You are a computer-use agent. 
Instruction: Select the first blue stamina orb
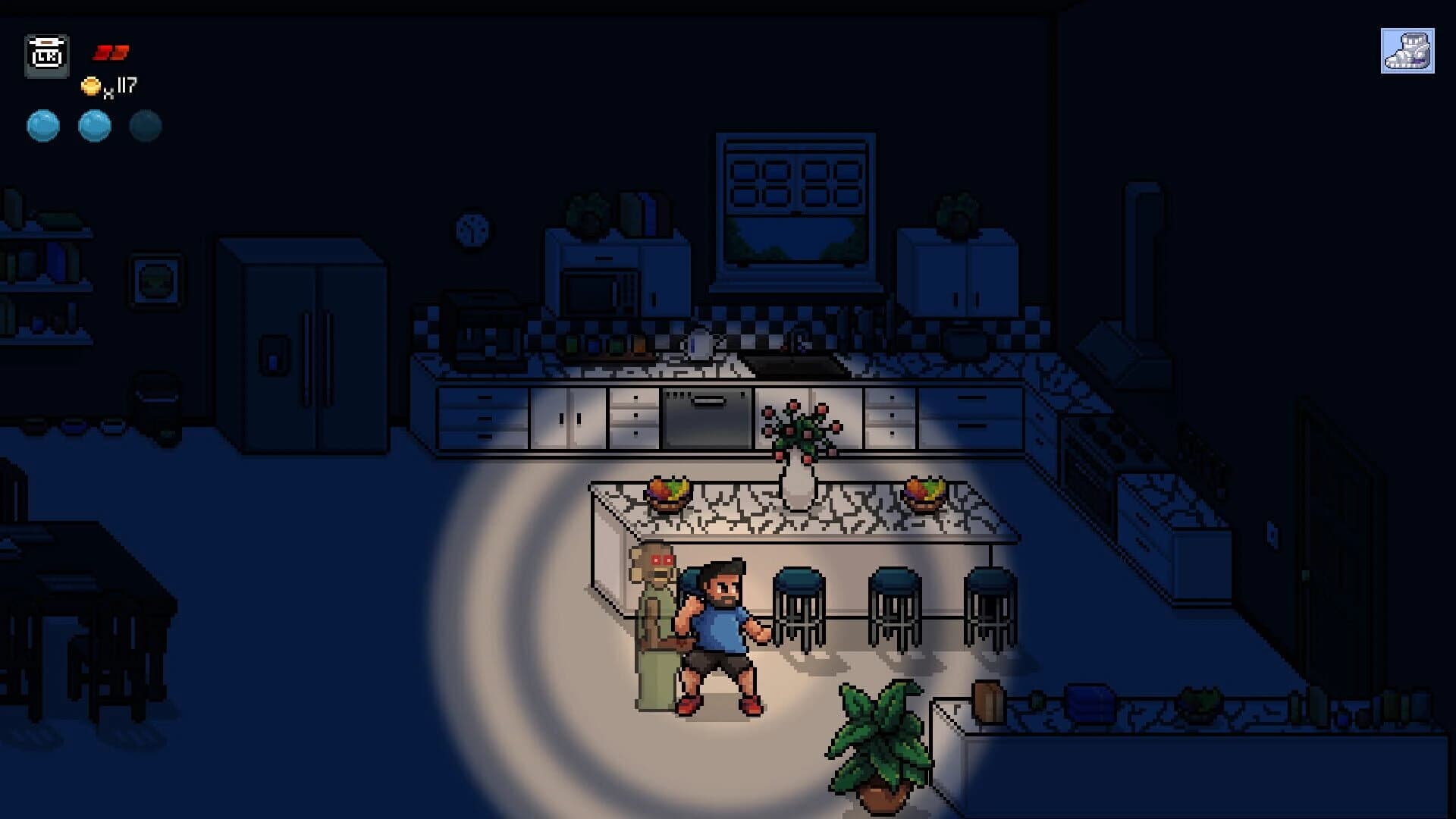coord(44,126)
